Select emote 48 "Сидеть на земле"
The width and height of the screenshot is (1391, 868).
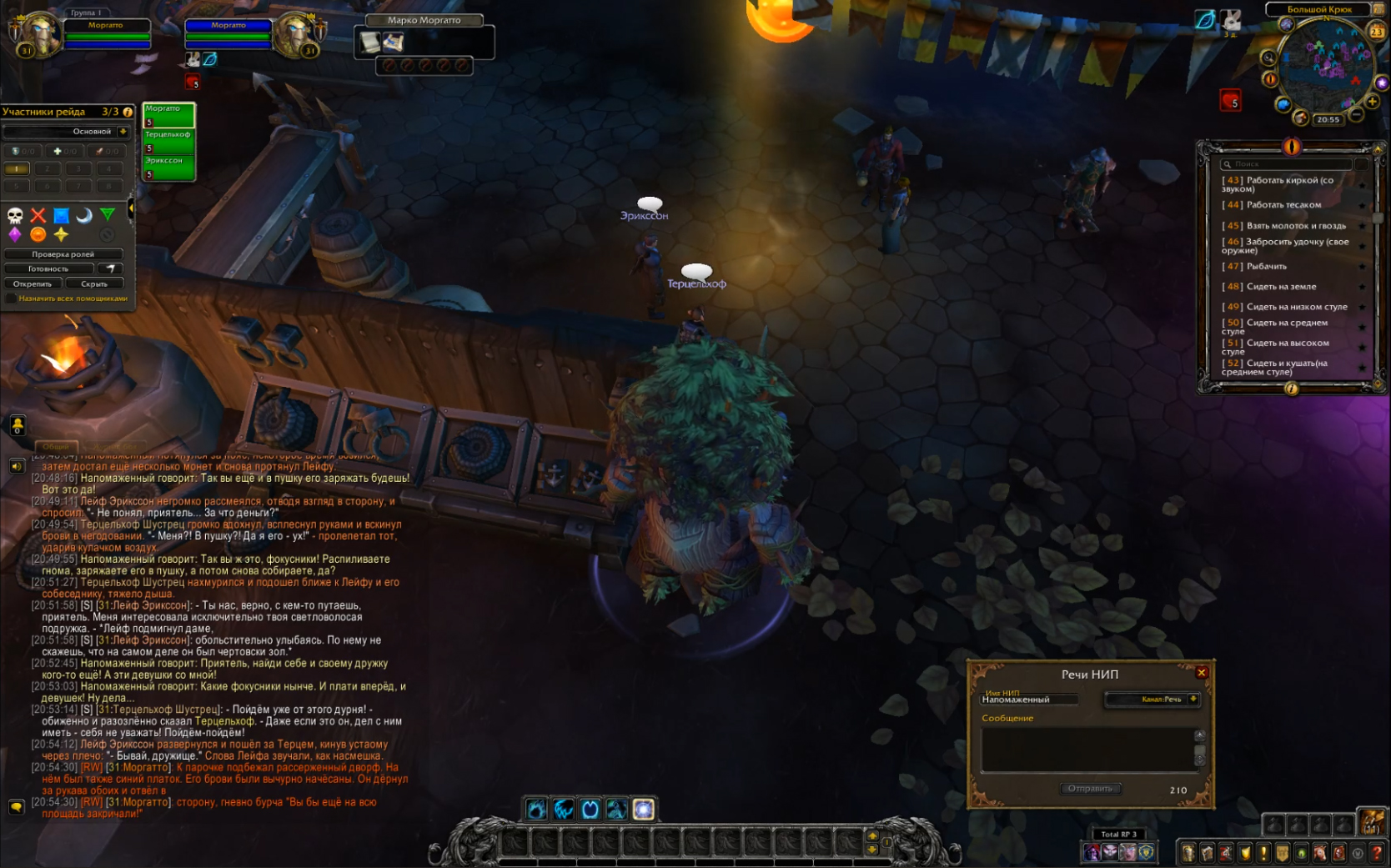click(x=1281, y=287)
